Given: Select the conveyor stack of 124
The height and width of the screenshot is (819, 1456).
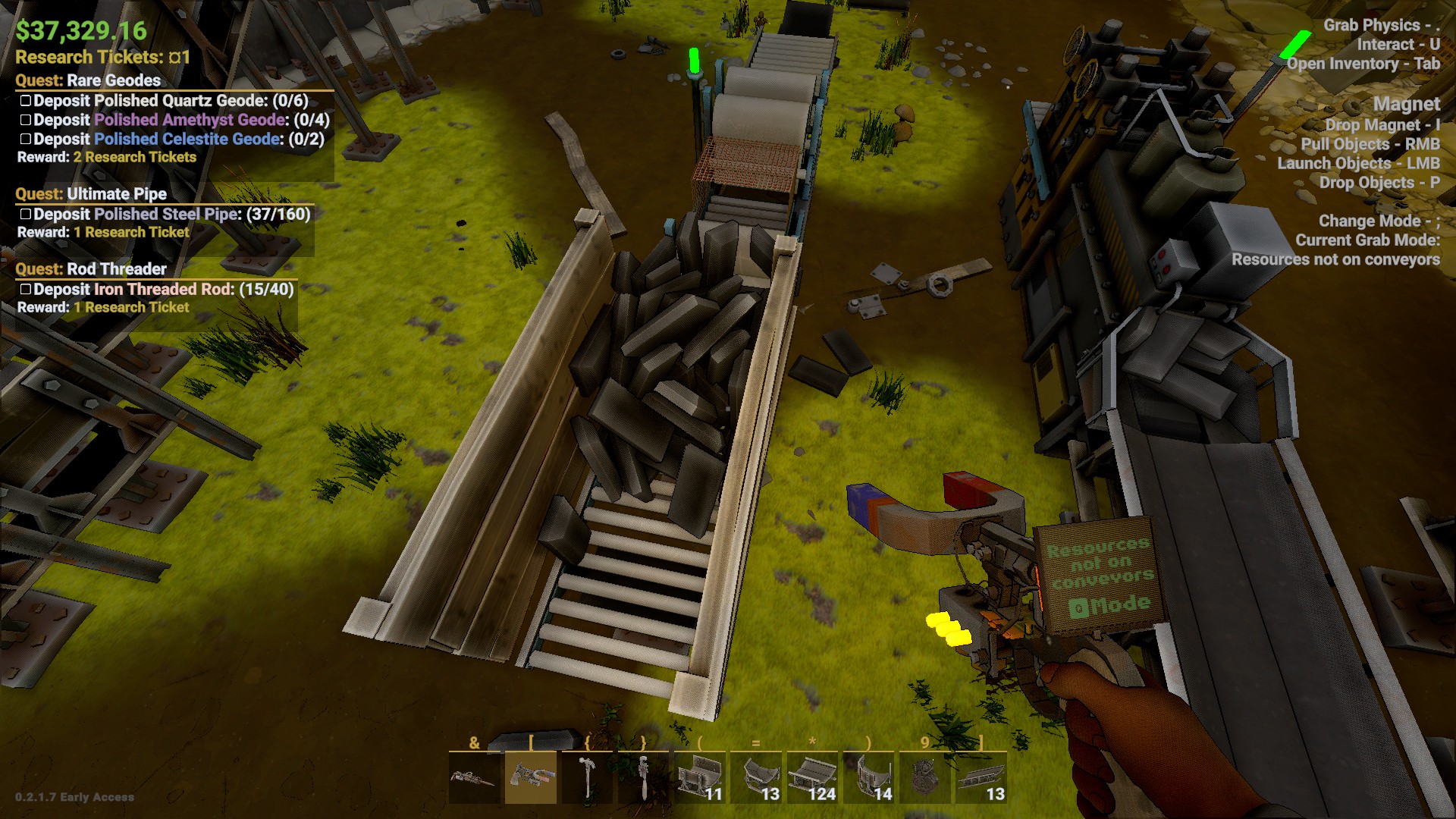Looking at the screenshot, I should point(811,777).
